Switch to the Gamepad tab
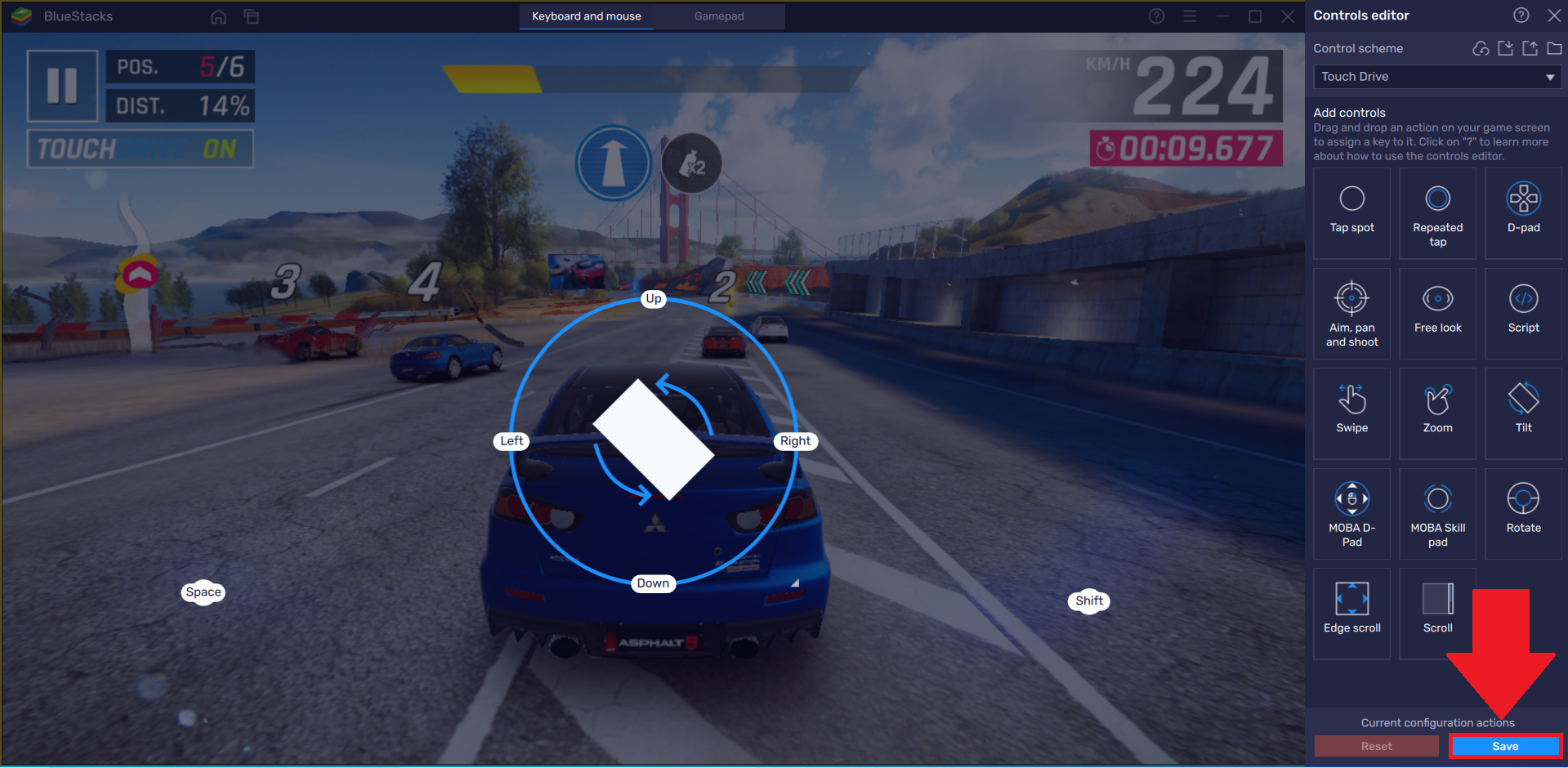The image size is (1568, 768). tap(718, 16)
